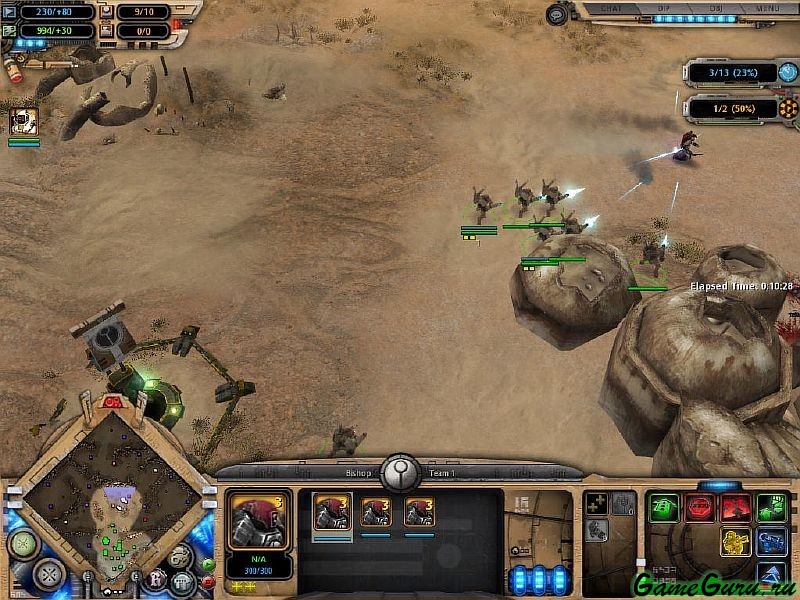
Task: Click the green round button beside the minimap
Action: pos(208,565)
